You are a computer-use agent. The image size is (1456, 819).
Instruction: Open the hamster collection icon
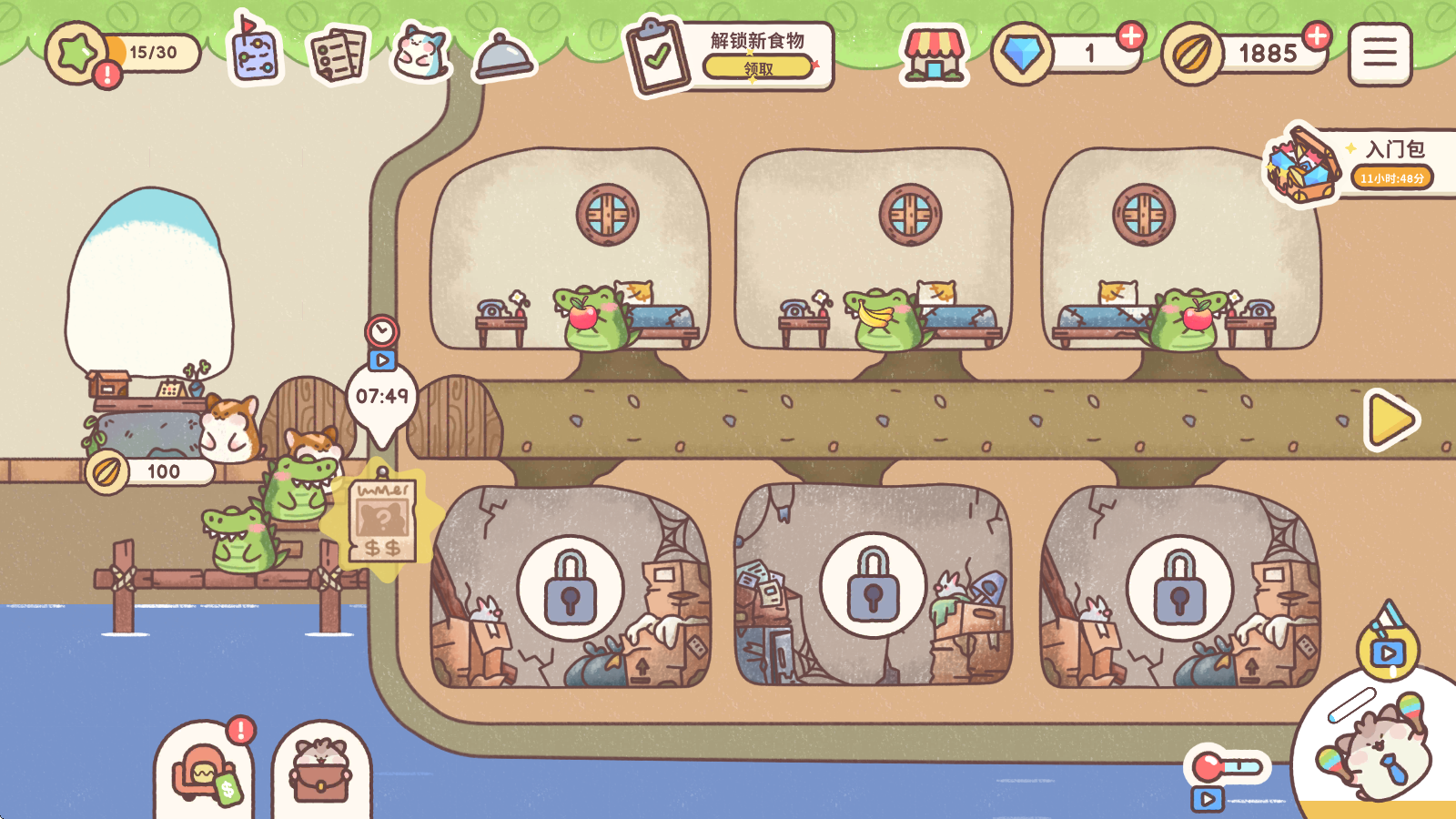(420, 53)
